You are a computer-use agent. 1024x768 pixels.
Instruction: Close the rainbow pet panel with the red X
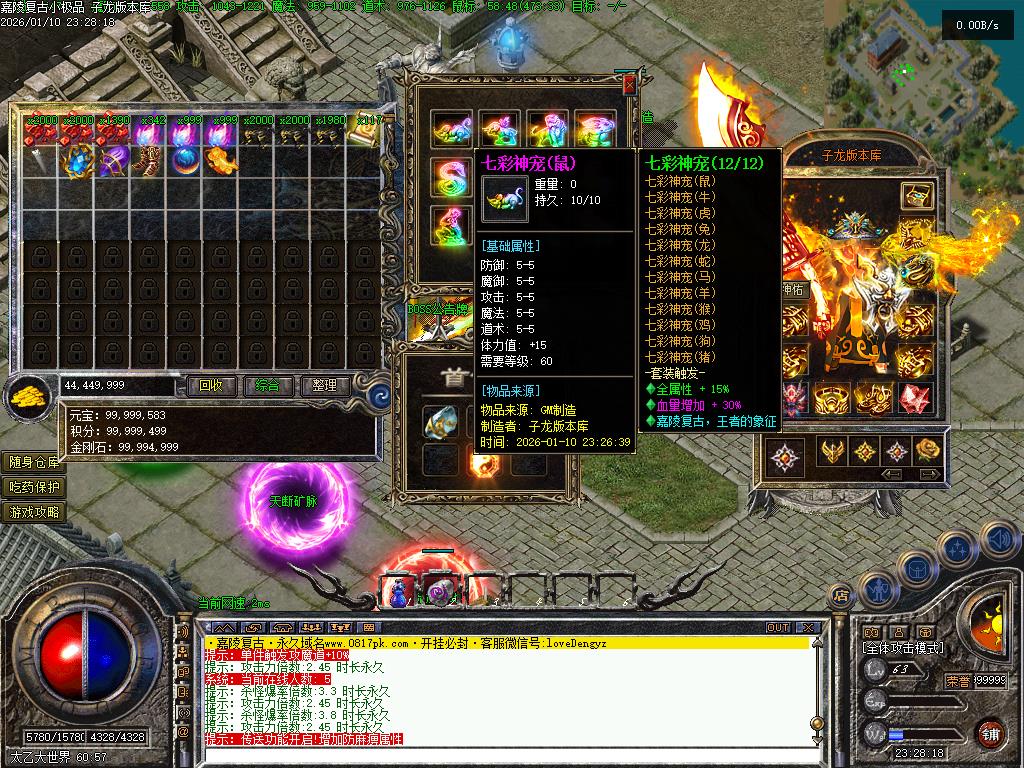tap(628, 86)
